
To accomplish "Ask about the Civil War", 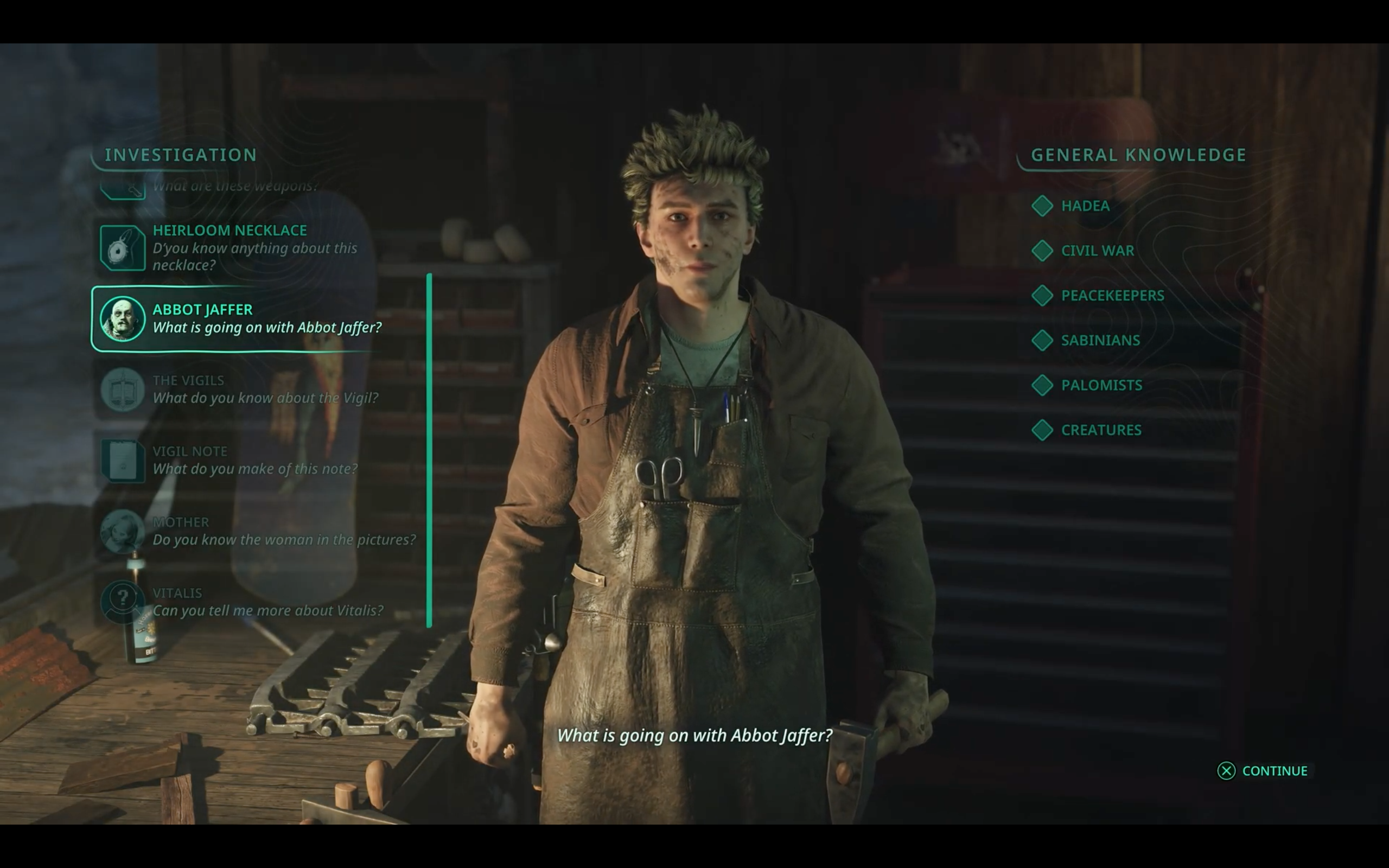I will point(1096,251).
